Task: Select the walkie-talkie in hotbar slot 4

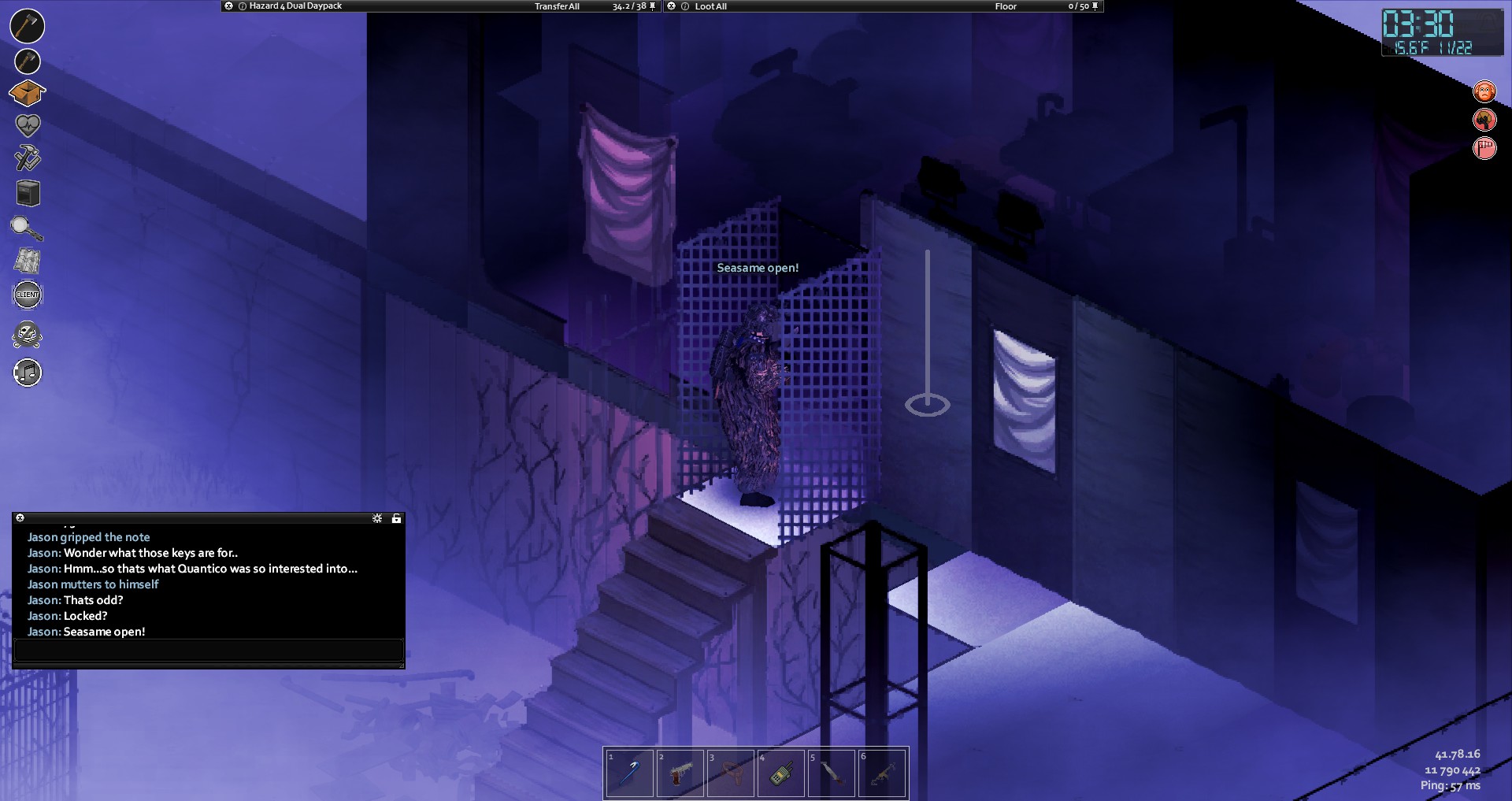Action: point(780,773)
